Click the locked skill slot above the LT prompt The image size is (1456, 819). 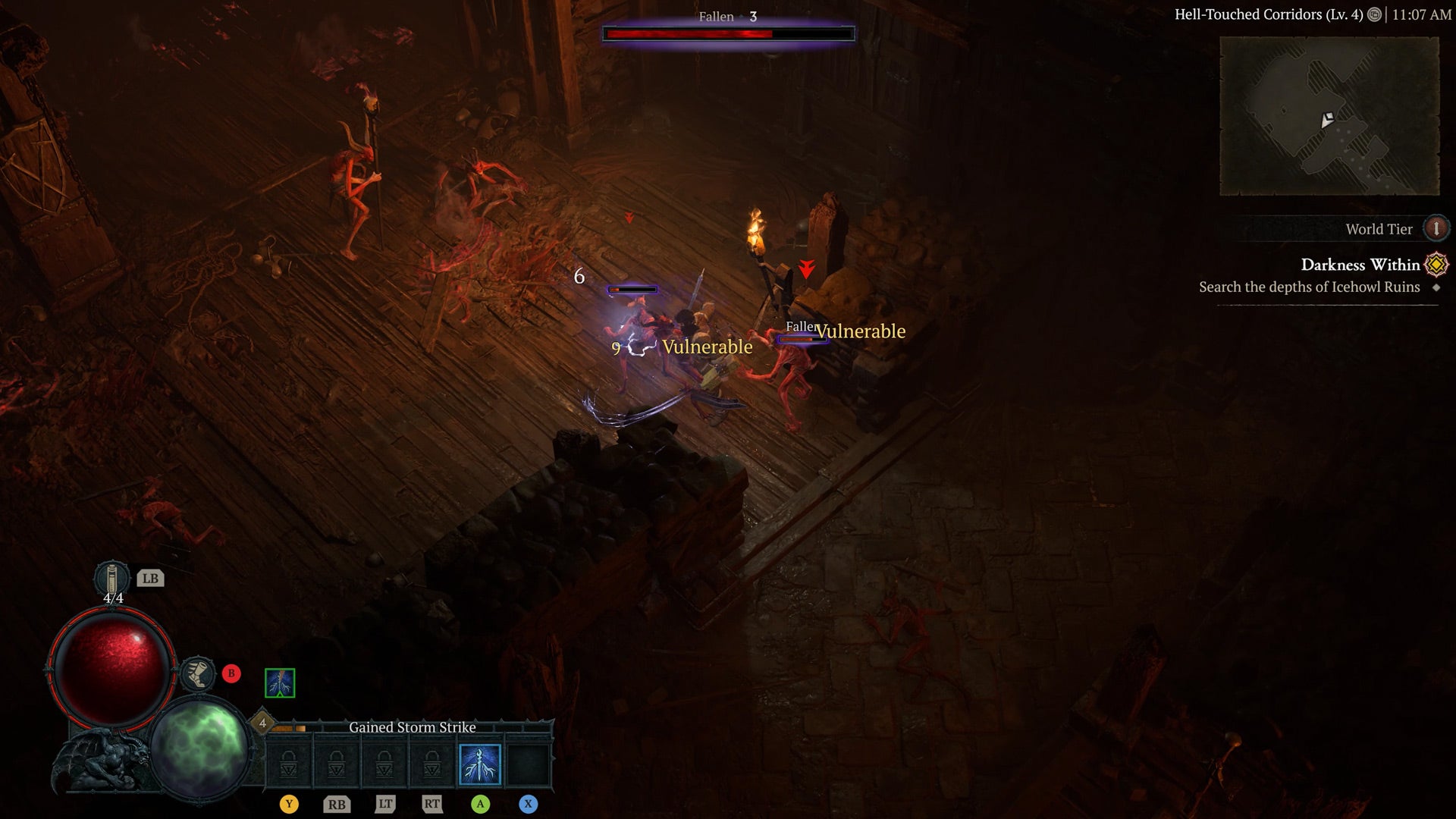(384, 764)
